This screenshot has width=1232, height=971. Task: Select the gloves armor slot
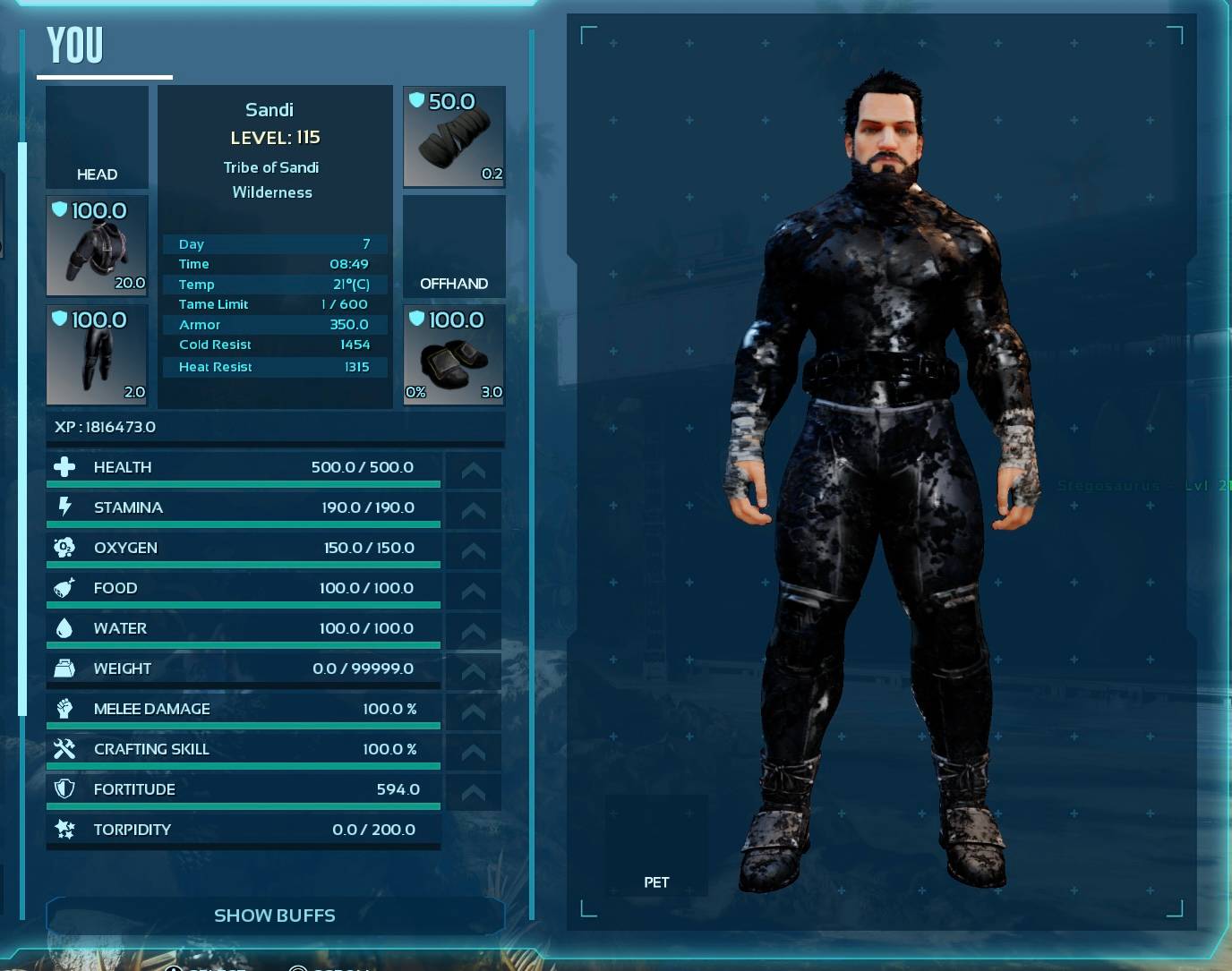(x=454, y=137)
